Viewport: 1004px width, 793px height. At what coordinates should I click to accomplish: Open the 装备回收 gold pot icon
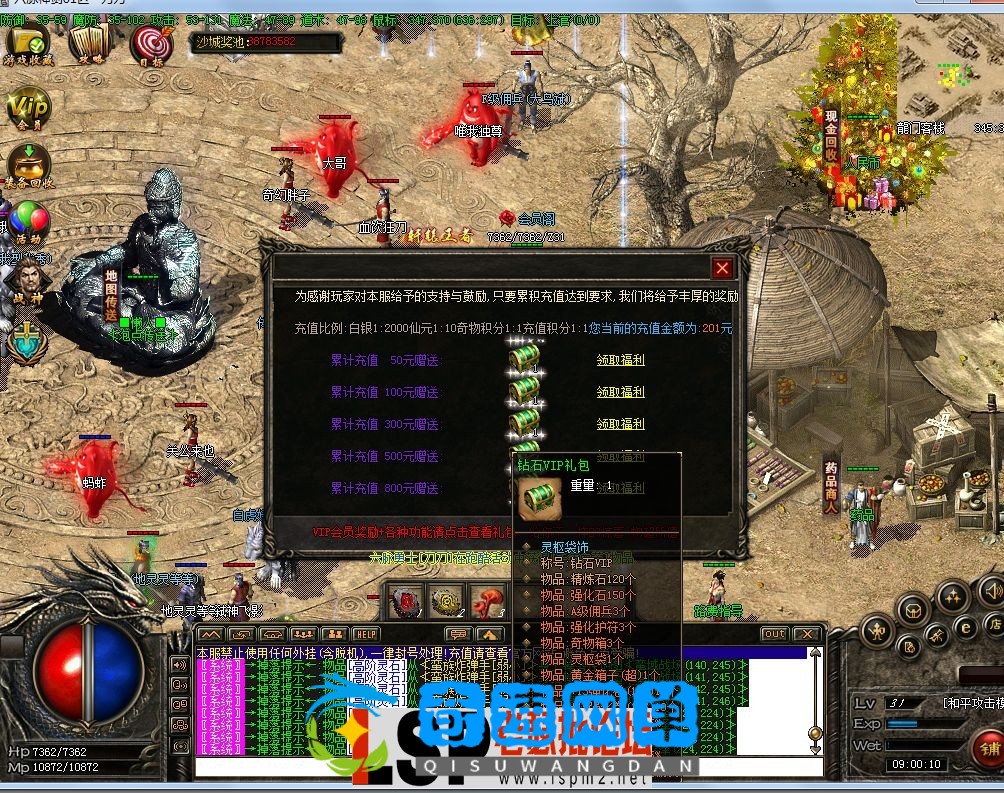click(x=28, y=164)
